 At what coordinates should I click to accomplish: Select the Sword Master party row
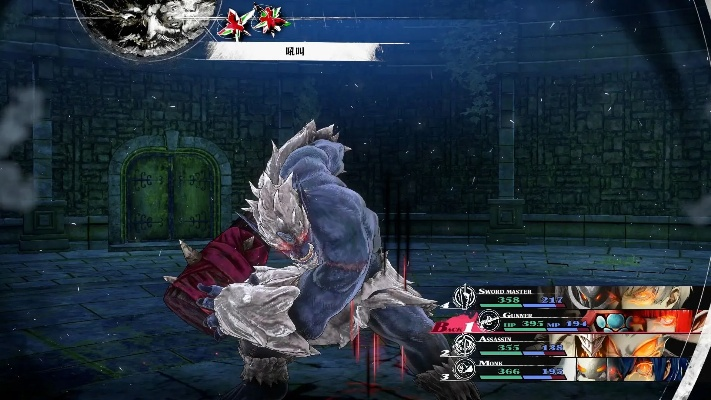pyautogui.click(x=575, y=296)
